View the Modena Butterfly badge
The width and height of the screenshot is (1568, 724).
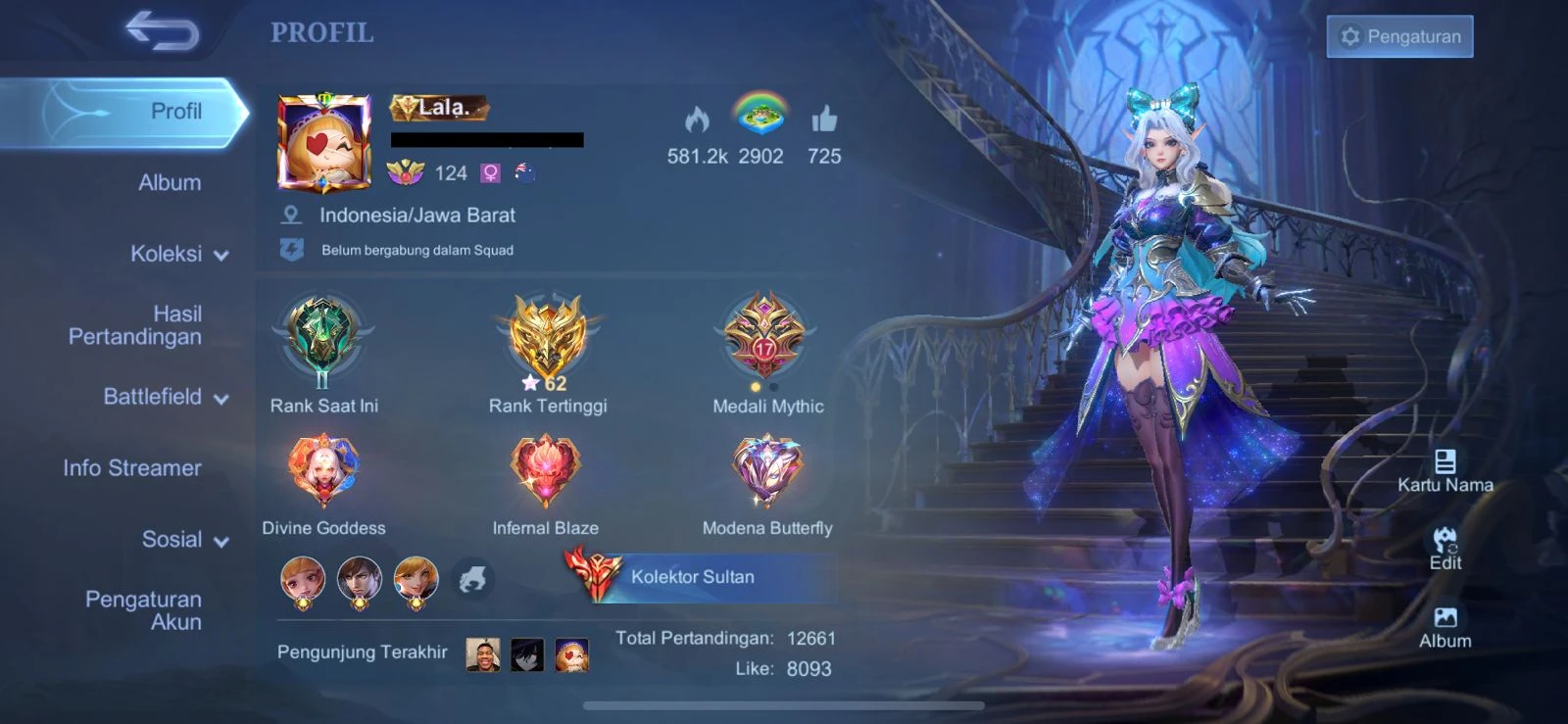768,470
